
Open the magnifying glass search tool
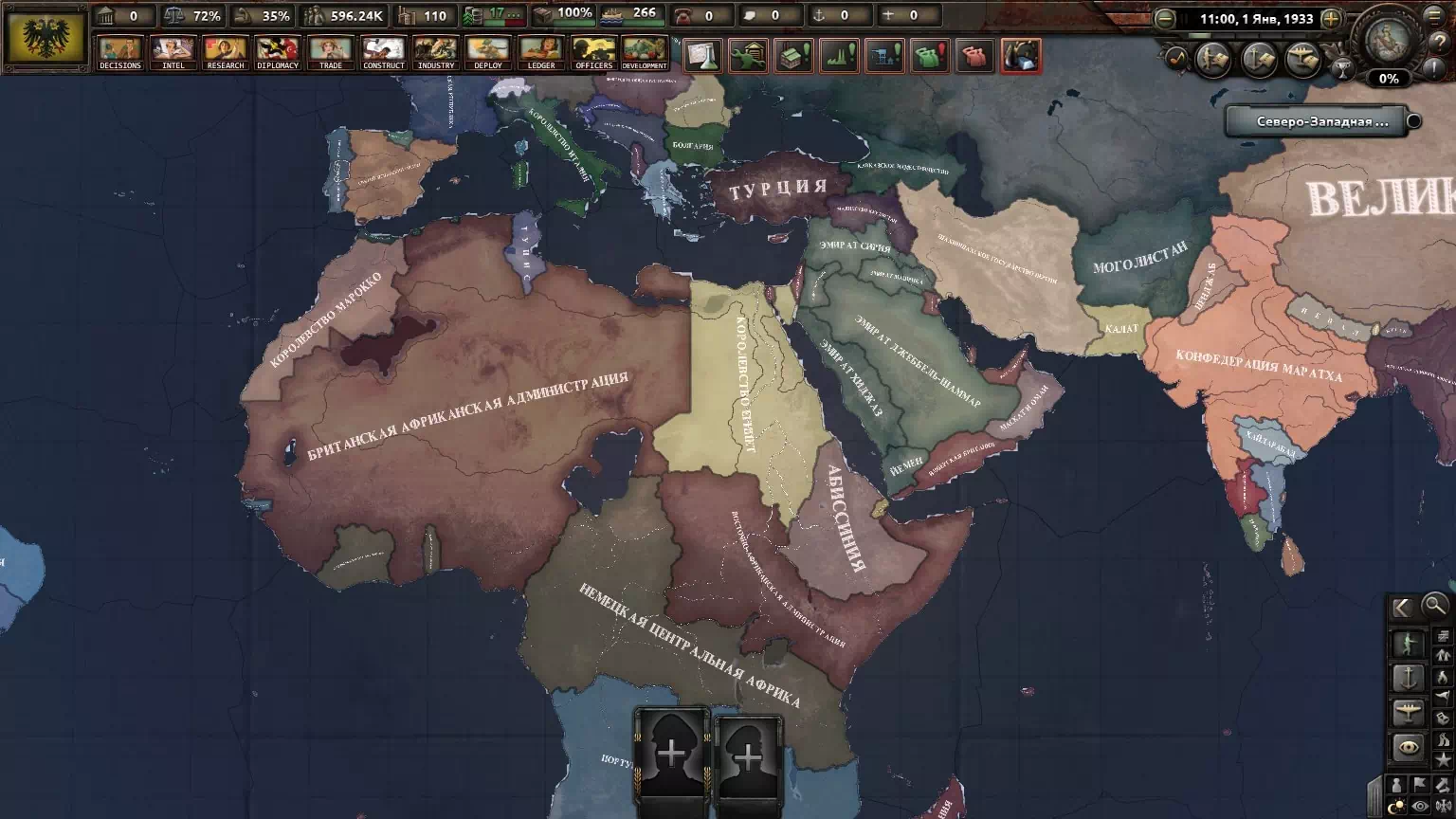click(1435, 605)
